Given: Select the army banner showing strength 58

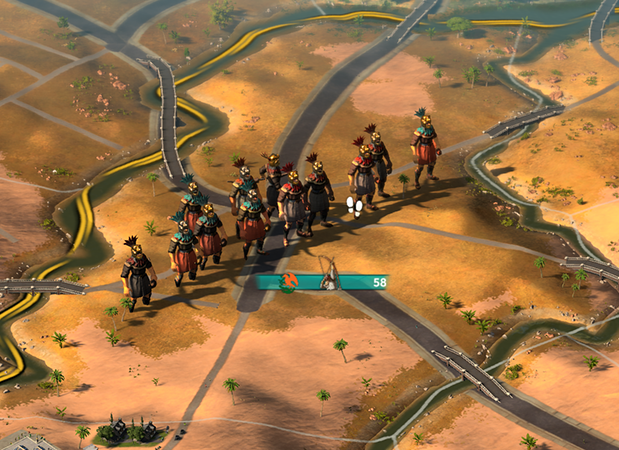Looking at the screenshot, I should tap(321, 282).
